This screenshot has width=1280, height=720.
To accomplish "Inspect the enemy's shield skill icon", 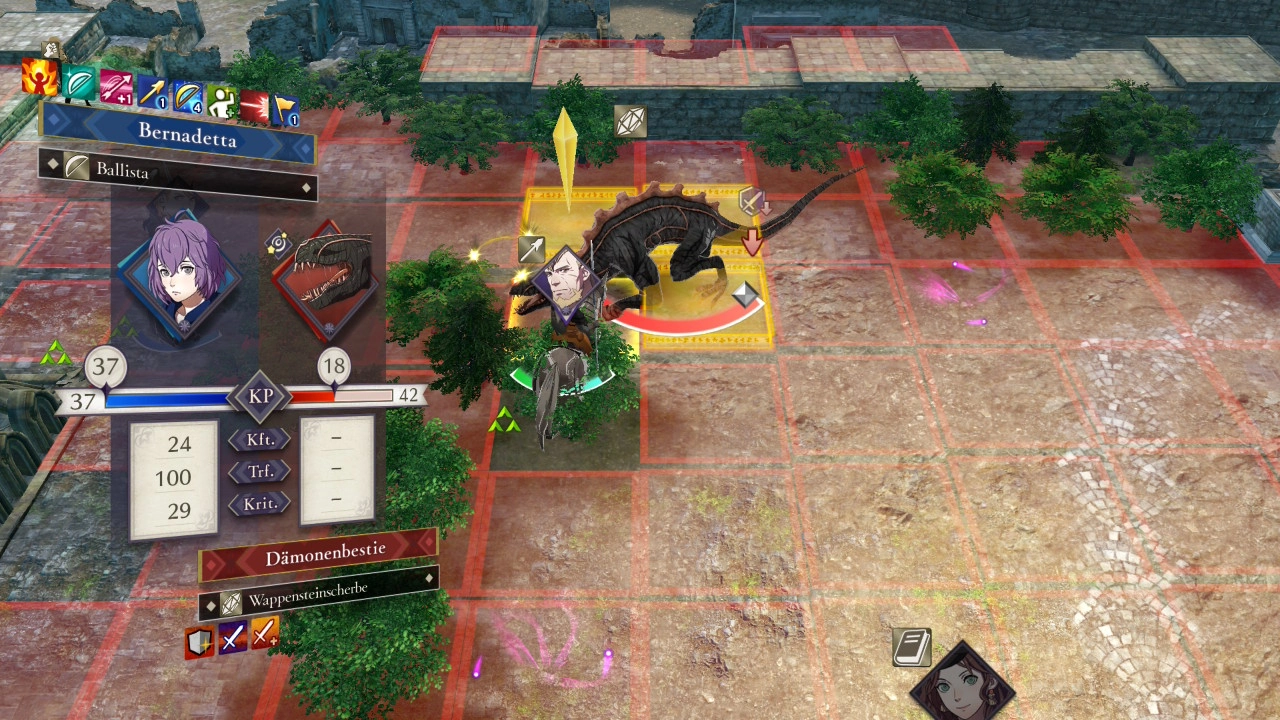I will tap(200, 642).
